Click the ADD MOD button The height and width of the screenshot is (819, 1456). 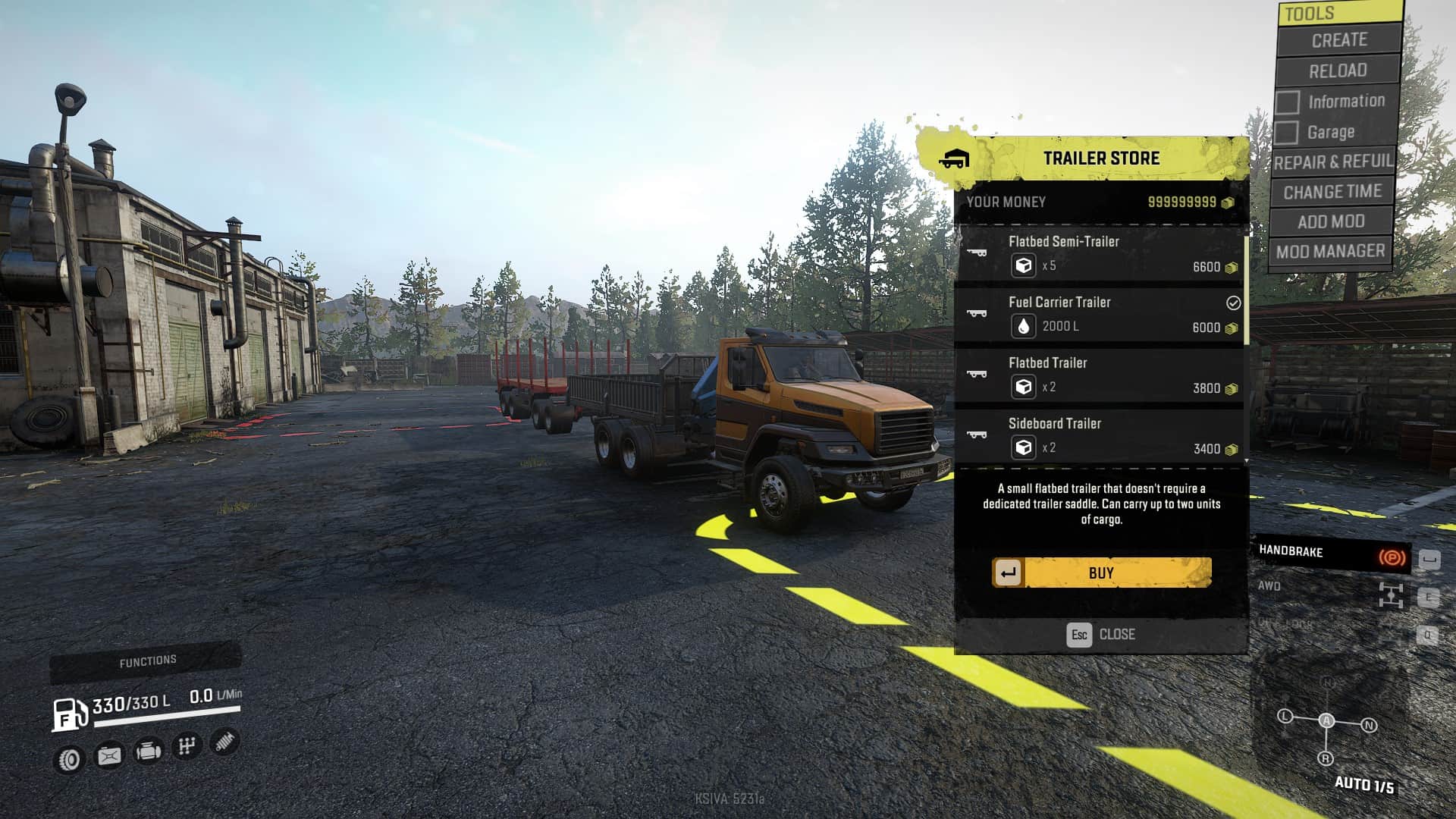[1331, 222]
